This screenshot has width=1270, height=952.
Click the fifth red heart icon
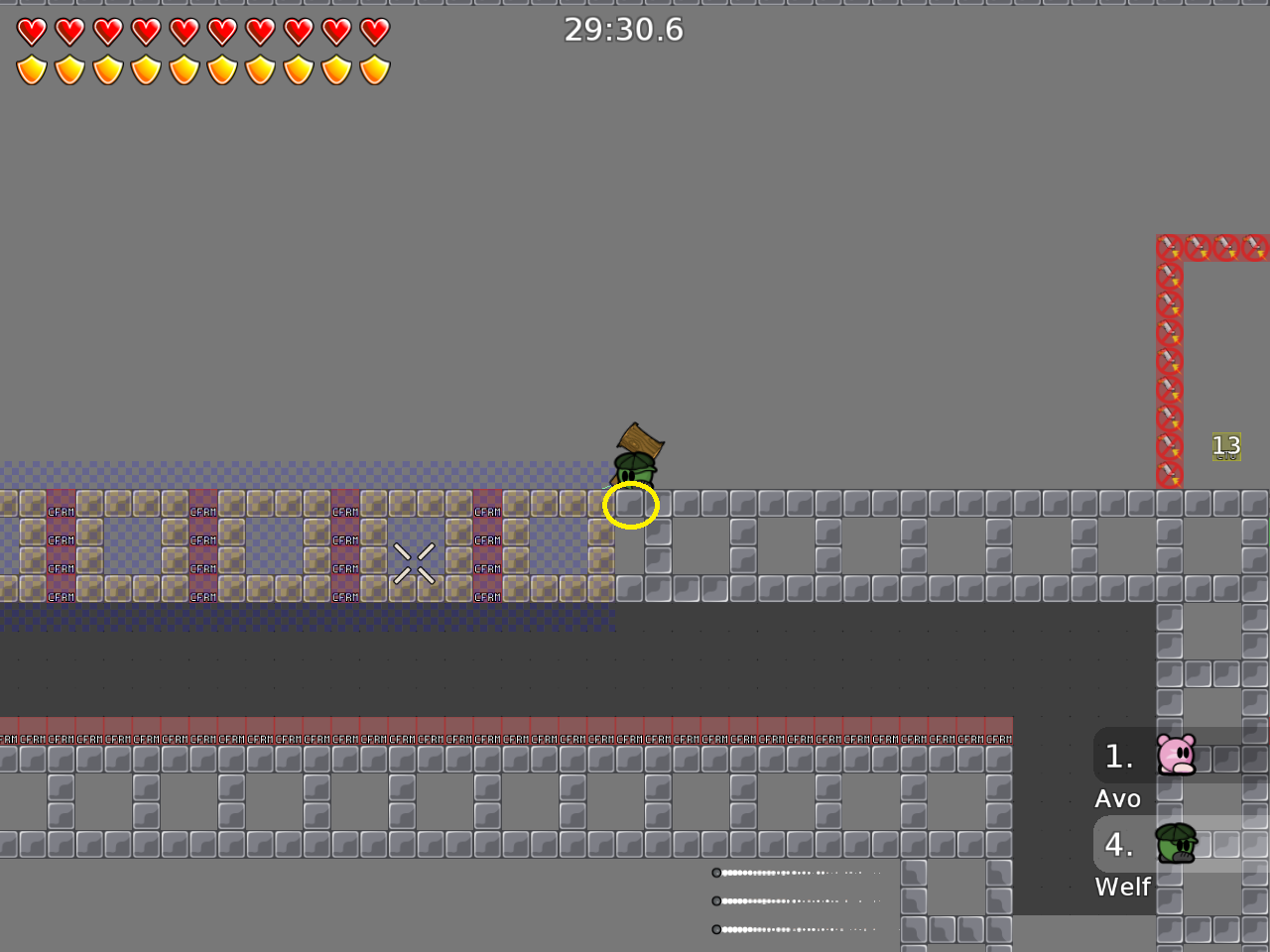(x=186, y=31)
